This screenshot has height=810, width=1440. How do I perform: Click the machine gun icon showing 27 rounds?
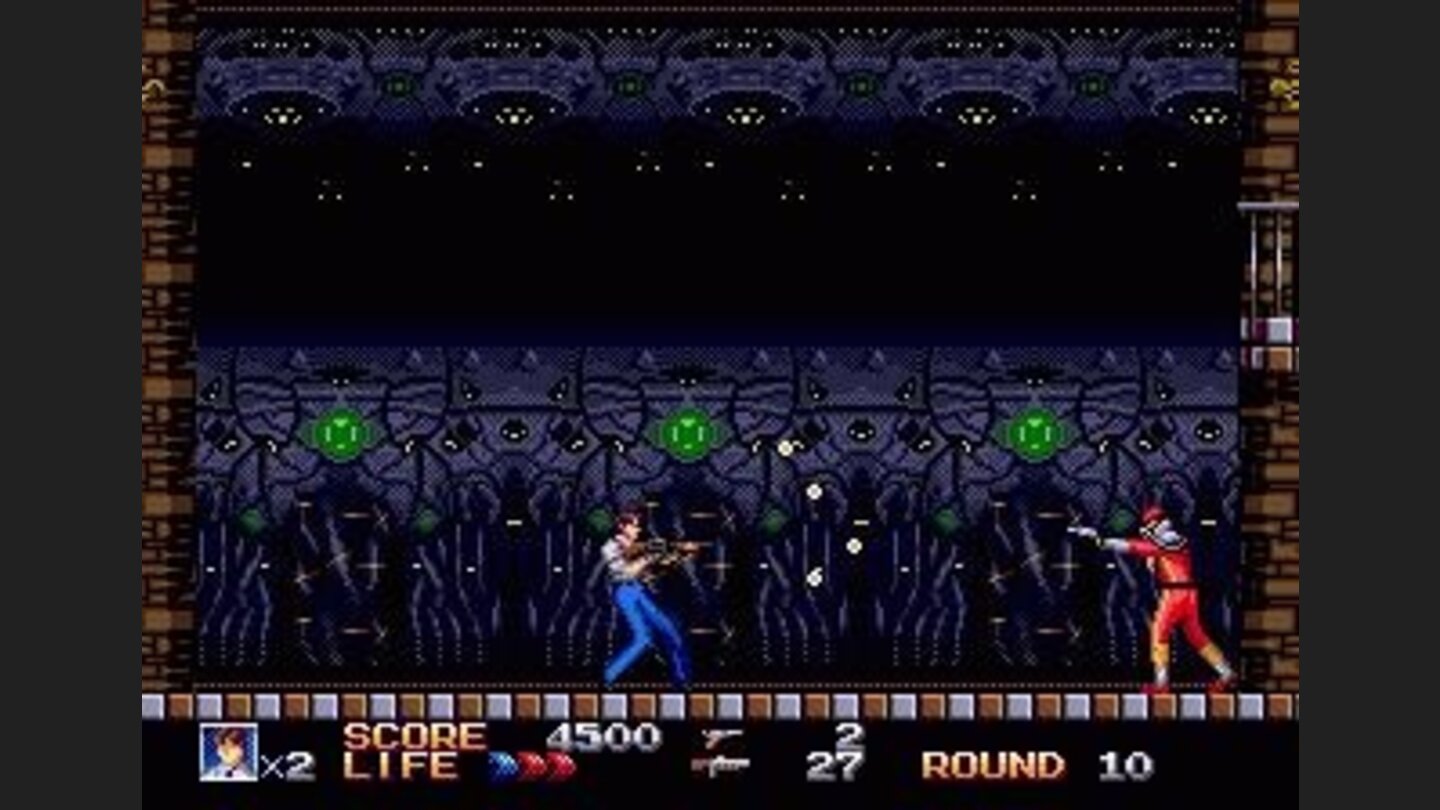tap(722, 766)
